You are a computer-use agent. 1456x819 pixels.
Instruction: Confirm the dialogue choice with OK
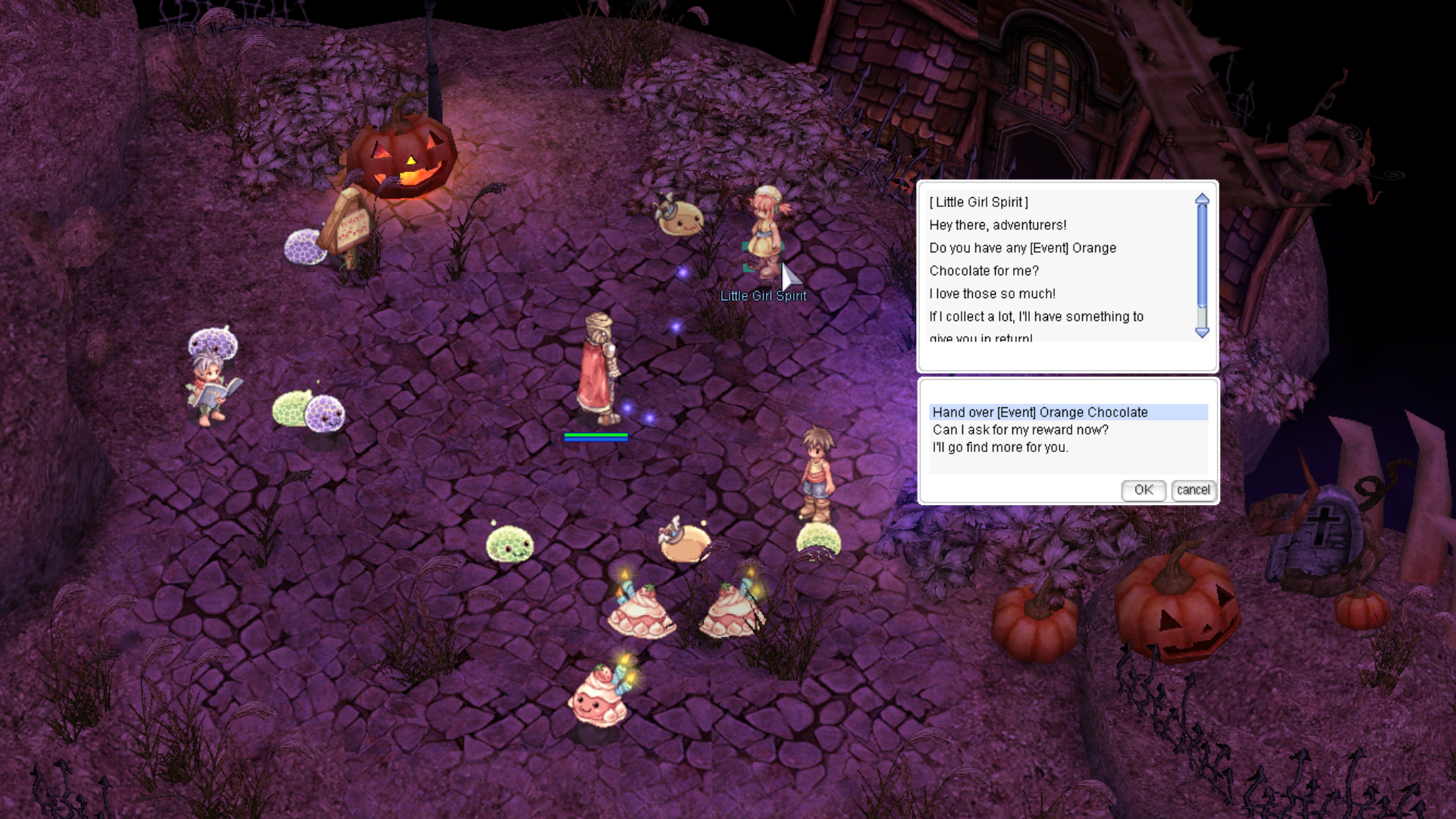pos(1143,490)
